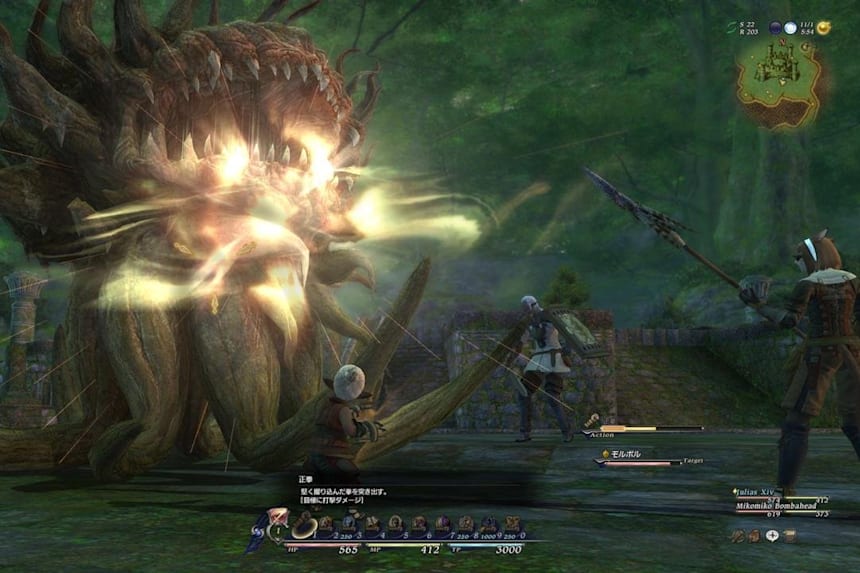The image size is (860, 573).
Task: Cast the ability in hotbar slot 9
Action: coord(489,523)
